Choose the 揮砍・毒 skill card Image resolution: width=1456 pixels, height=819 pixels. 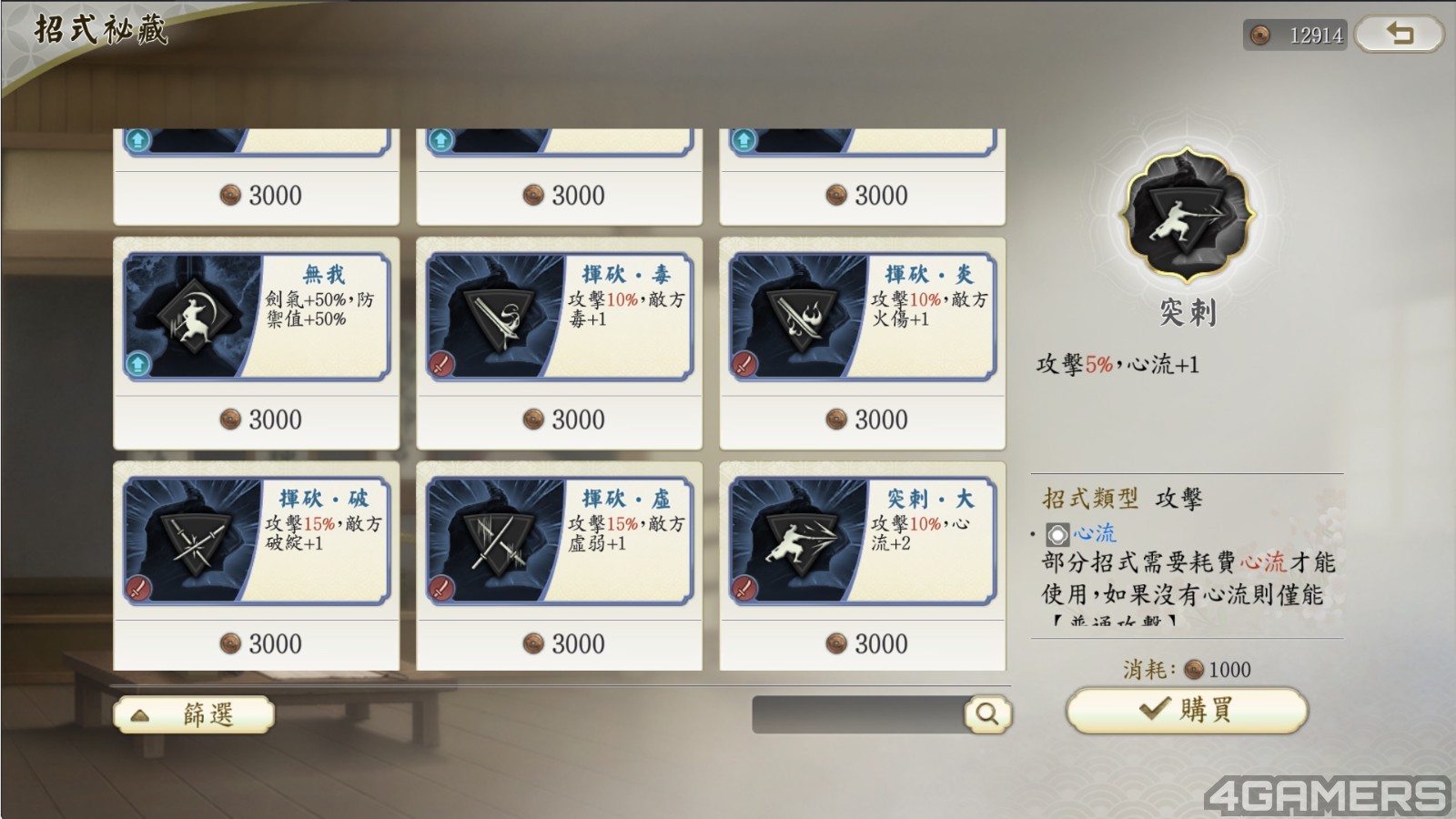(x=559, y=317)
